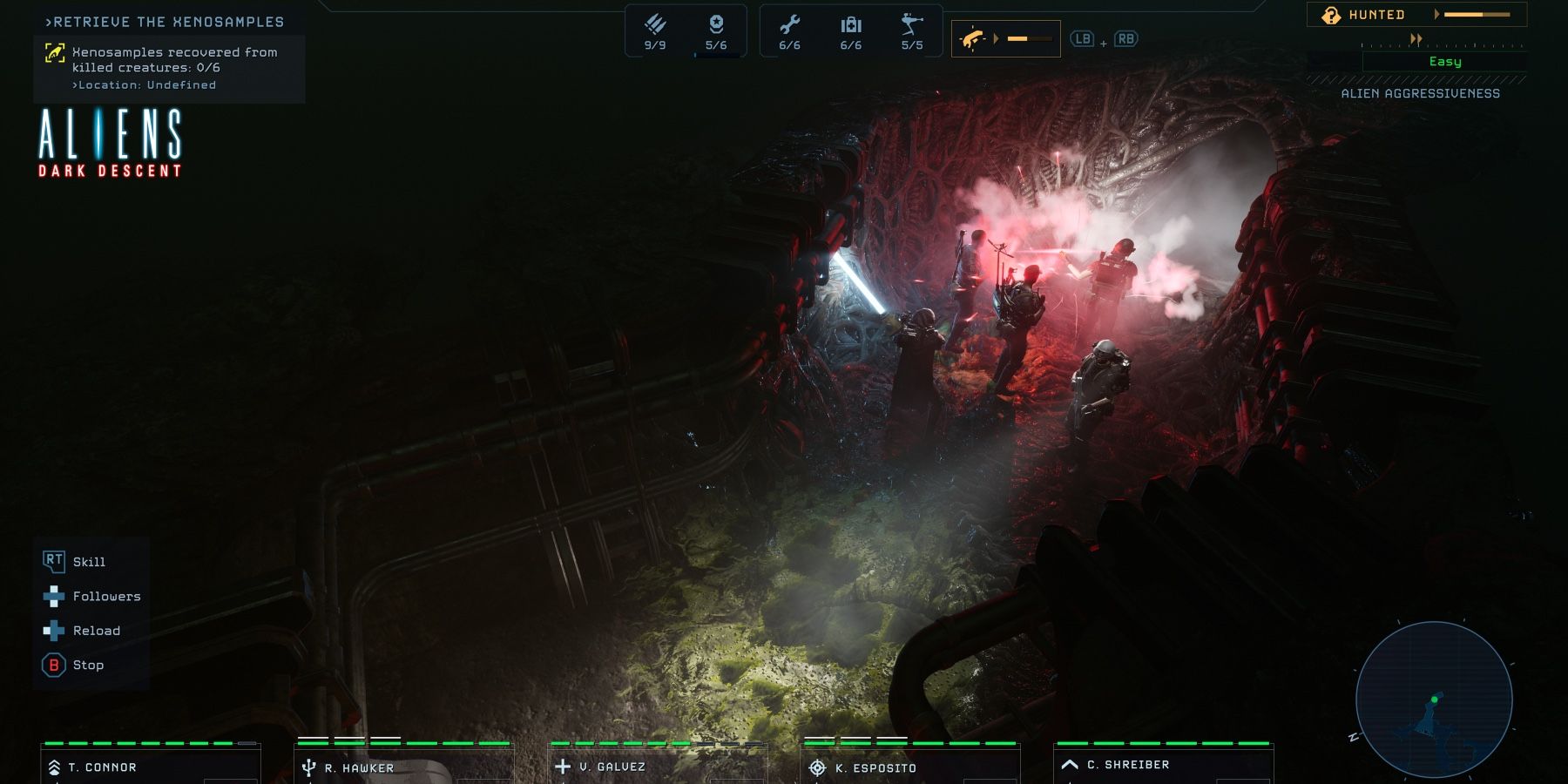Toggle the LB shoulder button indicator
Image resolution: width=1568 pixels, height=784 pixels.
(1083, 38)
